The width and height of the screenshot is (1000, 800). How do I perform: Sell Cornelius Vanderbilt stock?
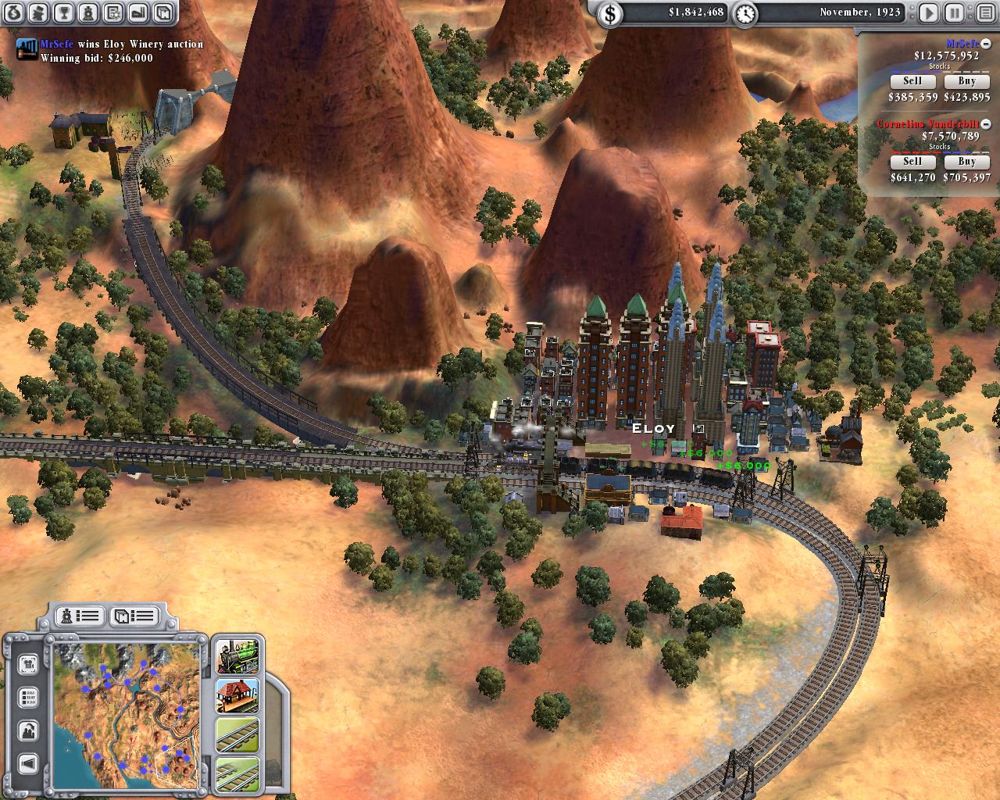tap(912, 161)
